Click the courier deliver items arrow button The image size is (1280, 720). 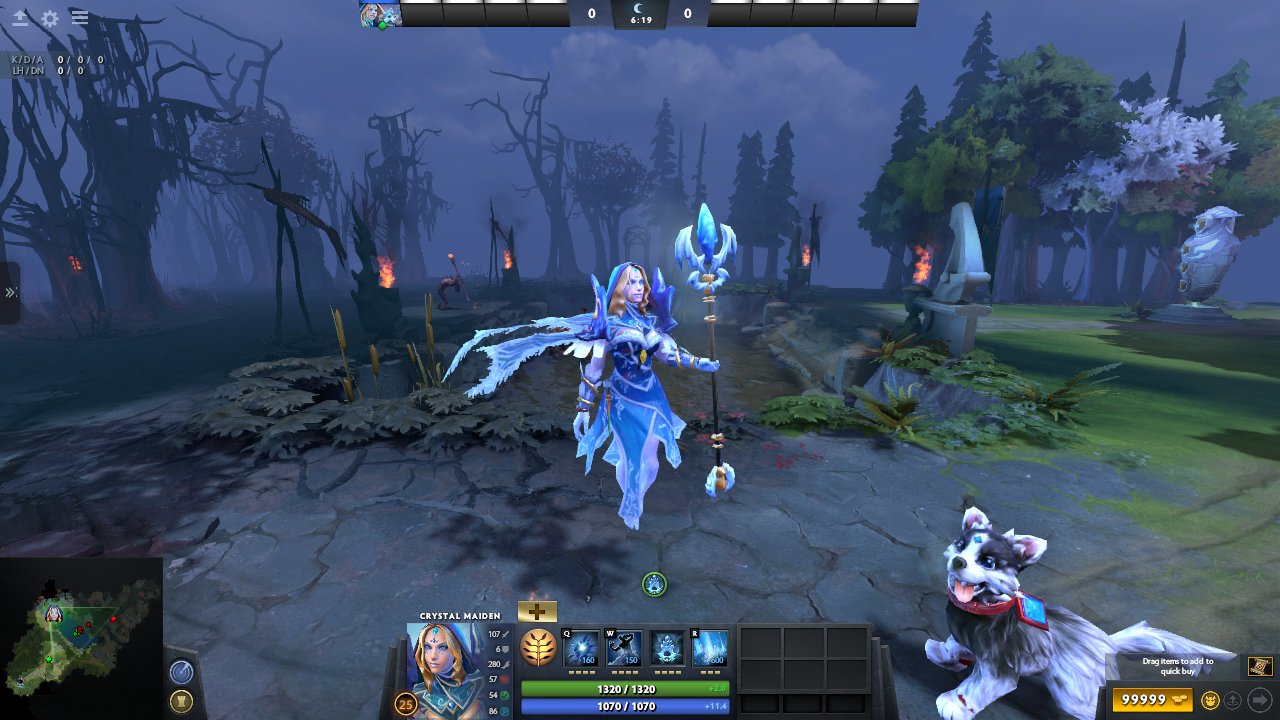click(1259, 700)
